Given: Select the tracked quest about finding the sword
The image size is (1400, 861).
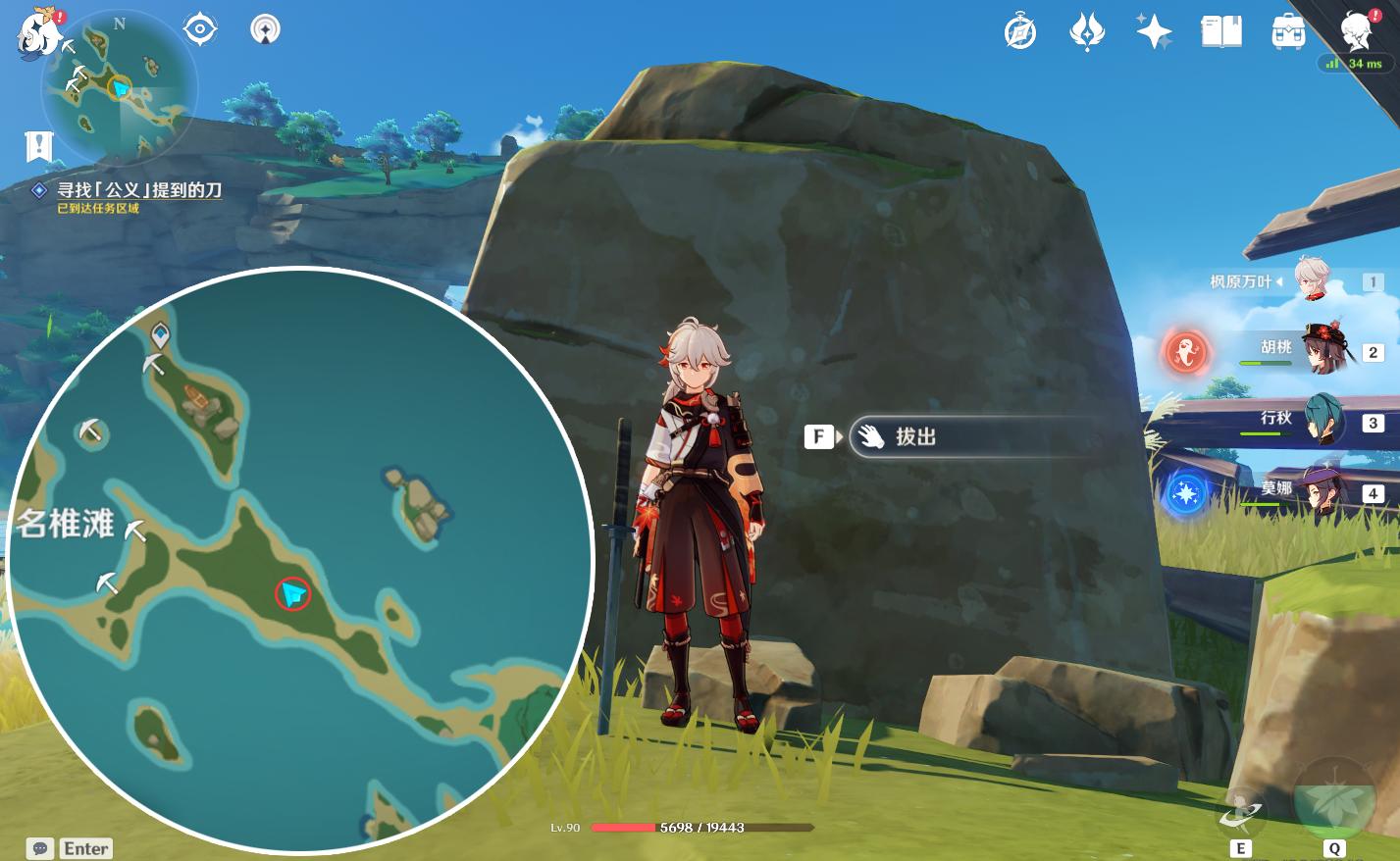Looking at the screenshot, I should (x=138, y=190).
